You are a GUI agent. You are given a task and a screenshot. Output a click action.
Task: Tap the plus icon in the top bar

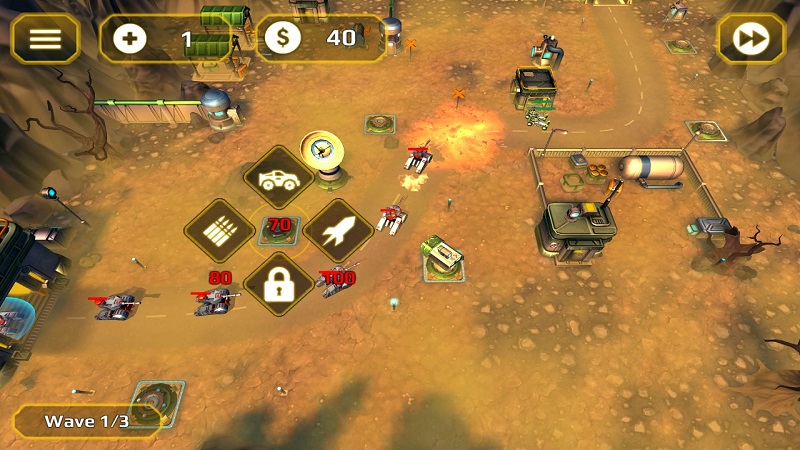coord(130,39)
